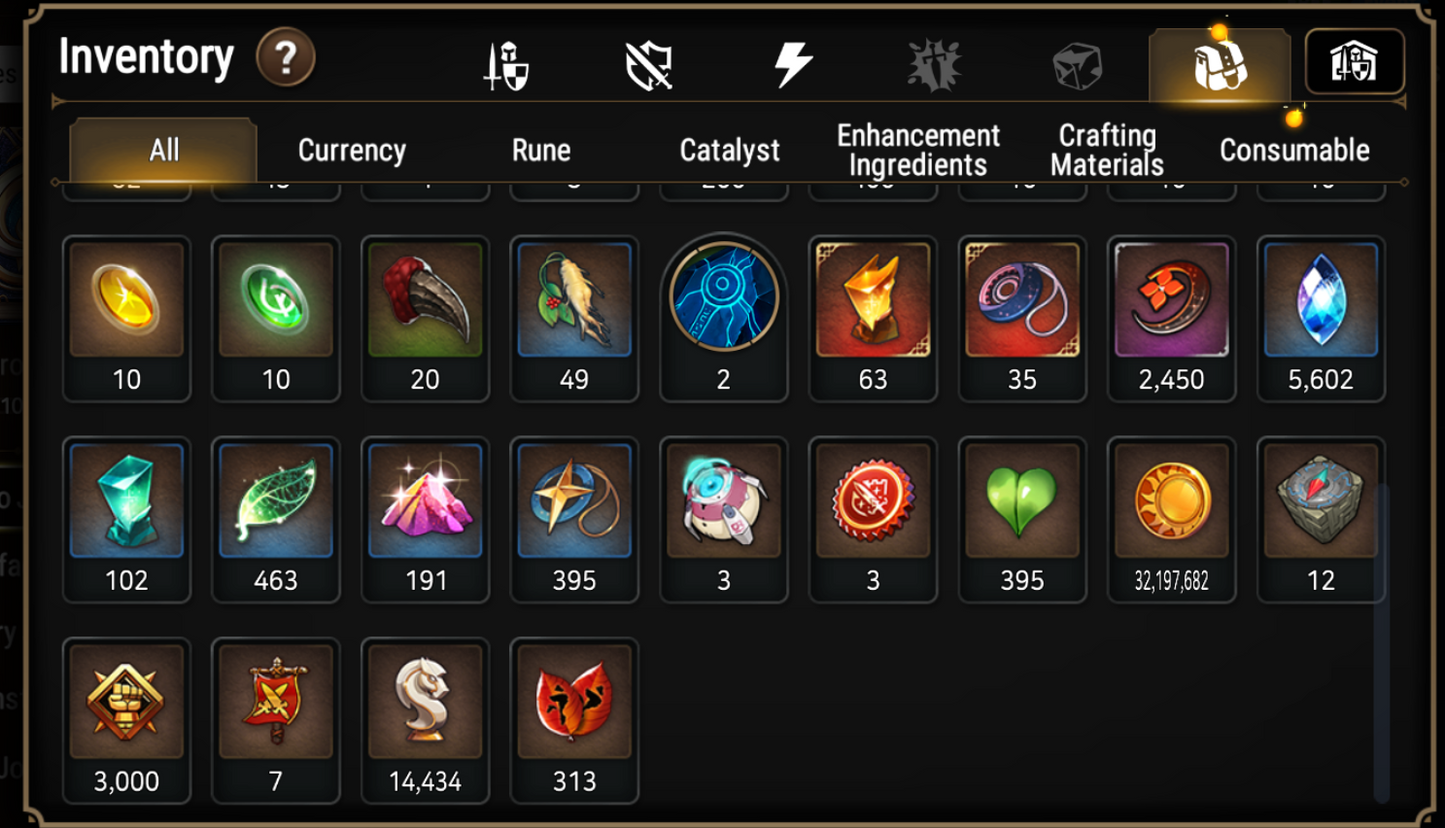
Task: Open the Catalyst tab
Action: click(729, 149)
